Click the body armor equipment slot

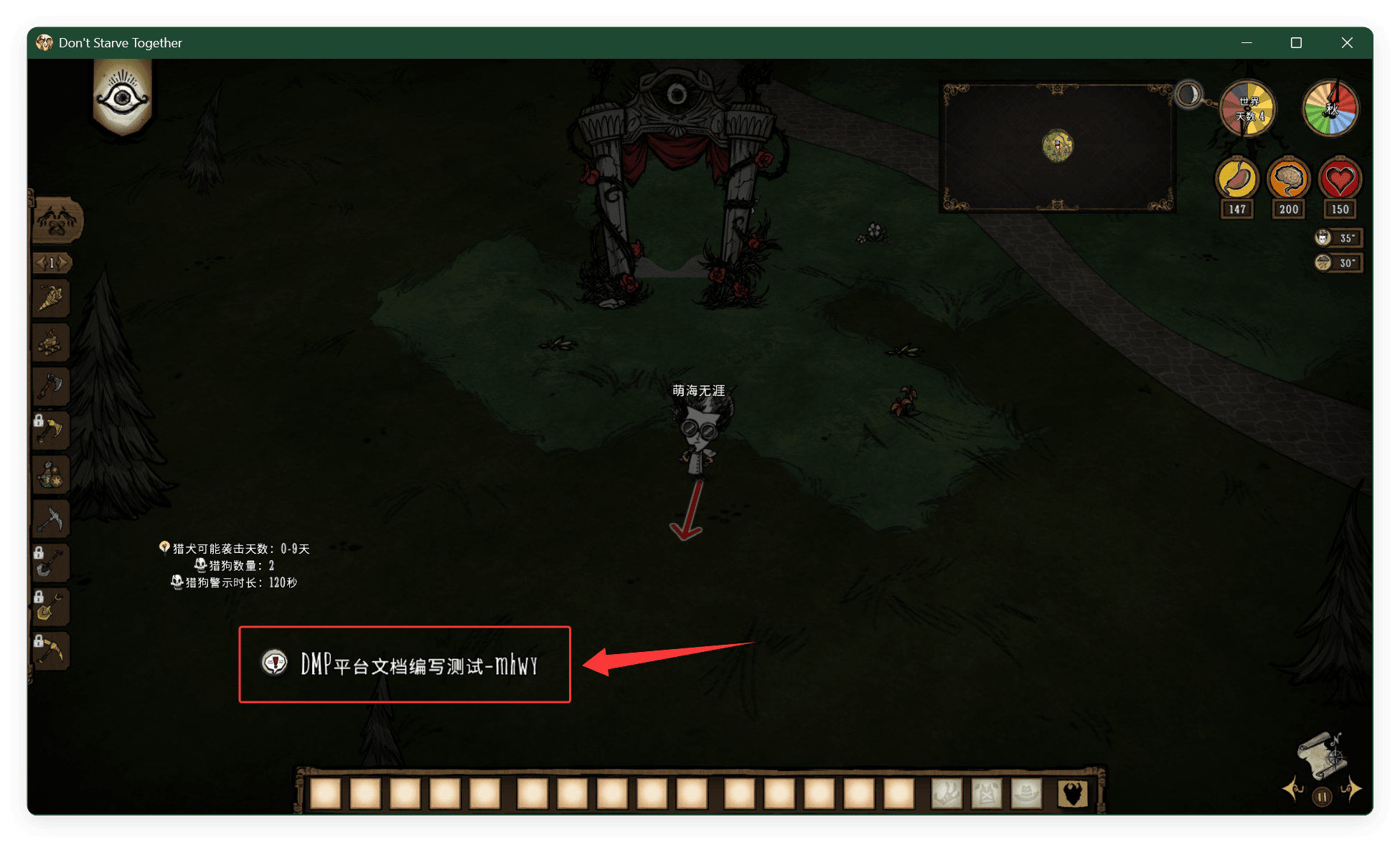click(987, 794)
